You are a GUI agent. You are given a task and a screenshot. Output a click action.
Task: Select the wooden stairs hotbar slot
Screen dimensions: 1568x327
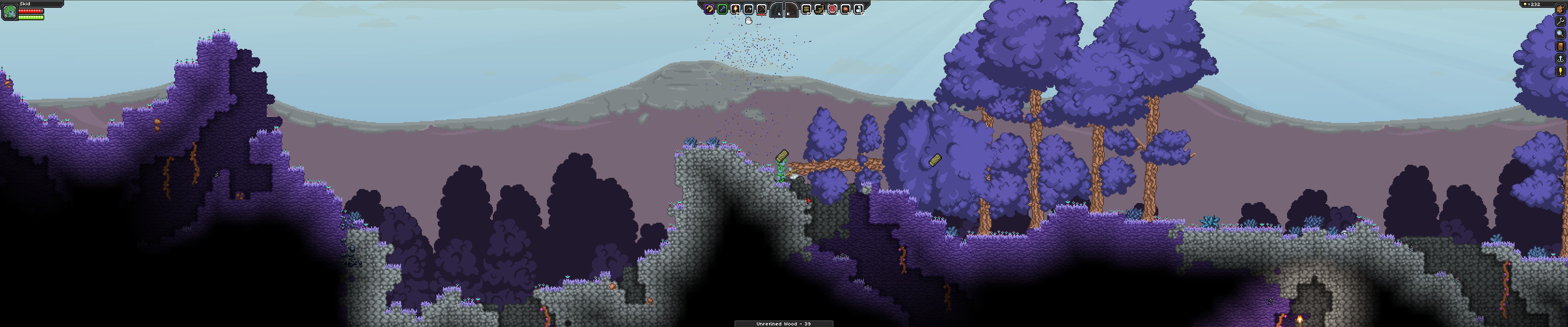pos(819,9)
